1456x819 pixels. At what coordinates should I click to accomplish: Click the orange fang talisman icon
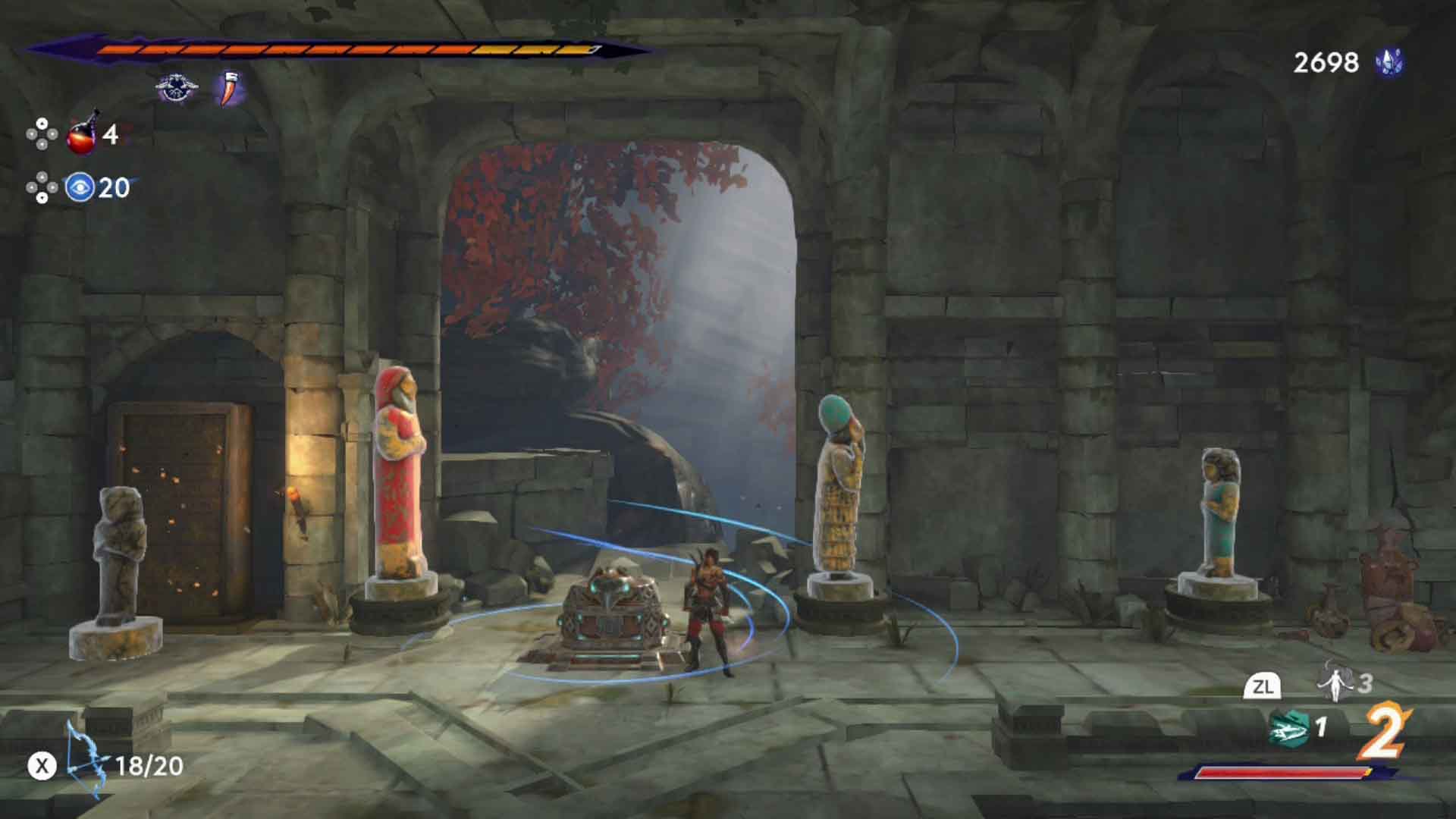coord(227,86)
